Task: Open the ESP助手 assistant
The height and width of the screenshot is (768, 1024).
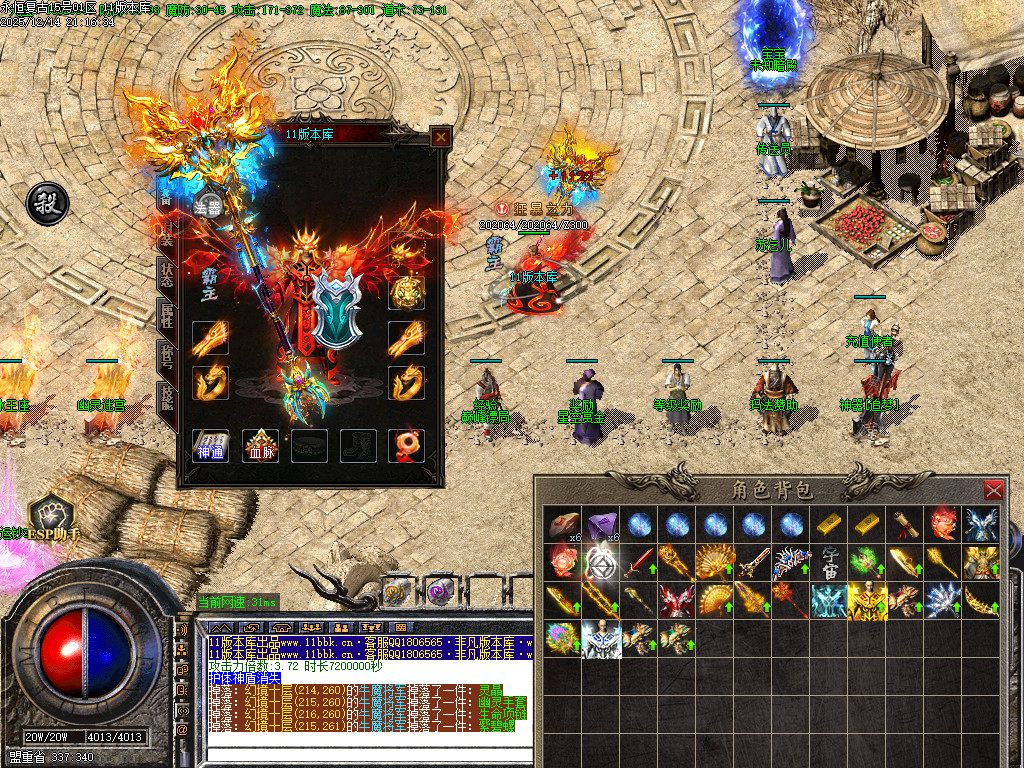Action: 48,517
